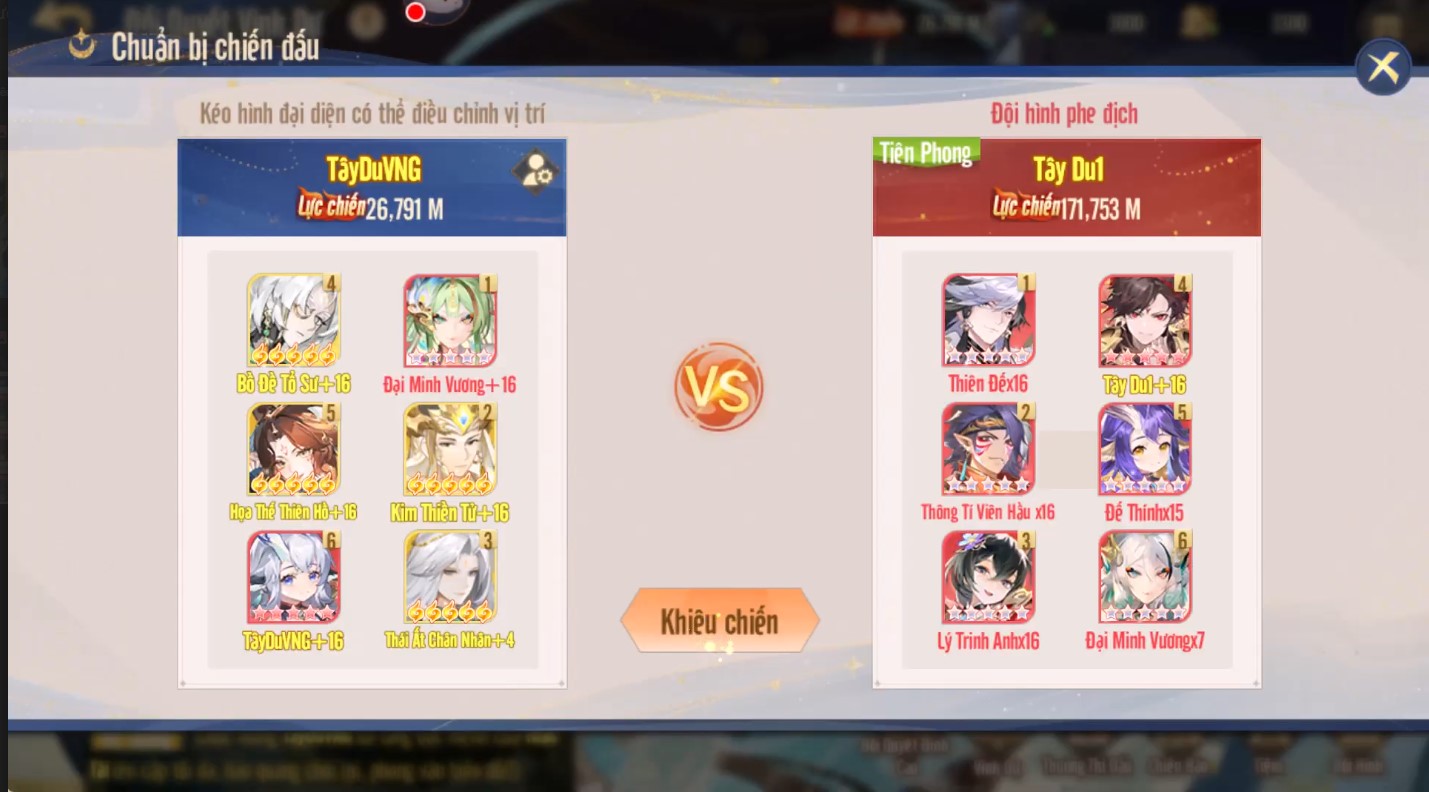1429x792 pixels.
Task: Select the Họa Thể Thiên Hồ+16 portrait
Action: tap(291, 448)
